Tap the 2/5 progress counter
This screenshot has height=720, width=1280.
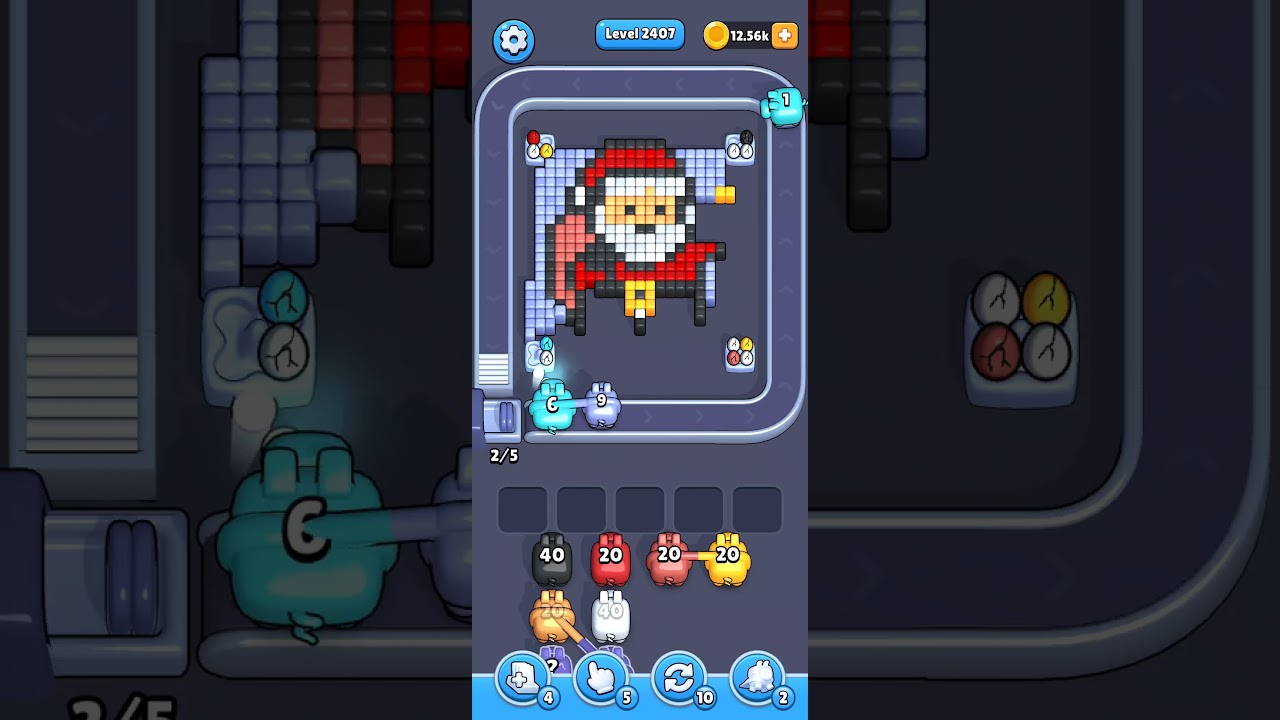click(x=504, y=456)
